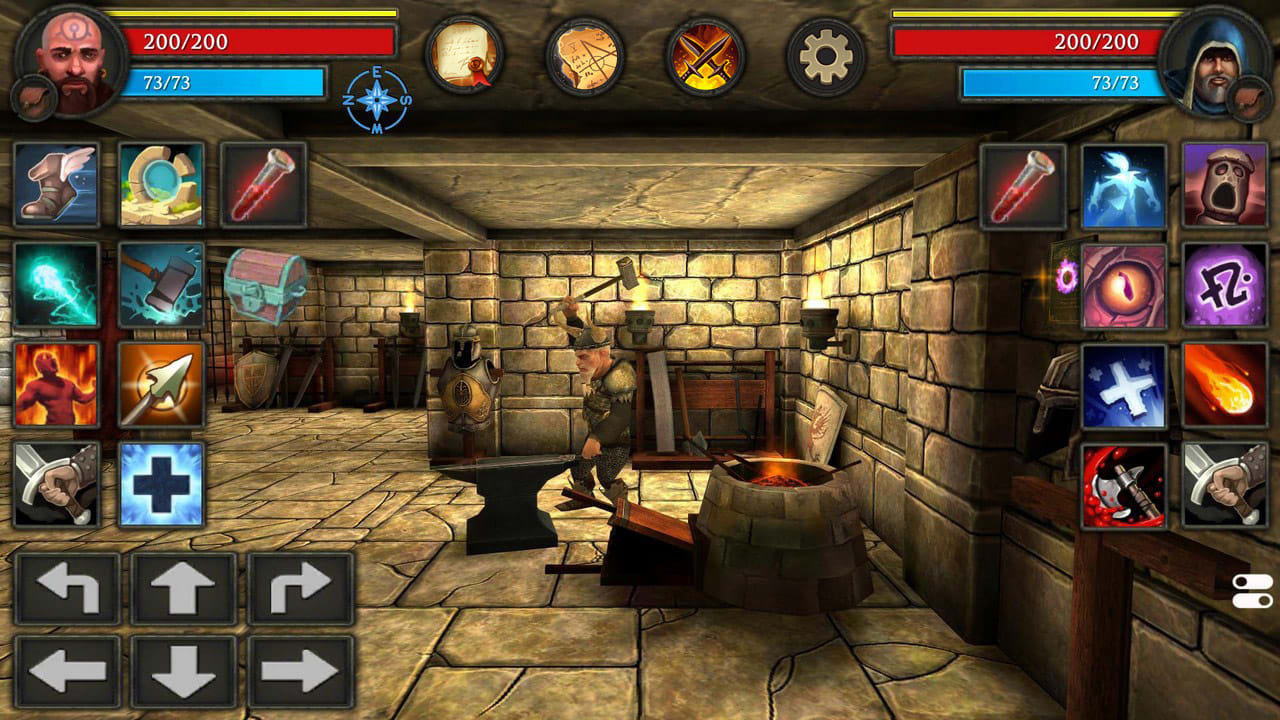The width and height of the screenshot is (1280, 720).
Task: Activate the screaming stone face ability
Action: point(1224,186)
